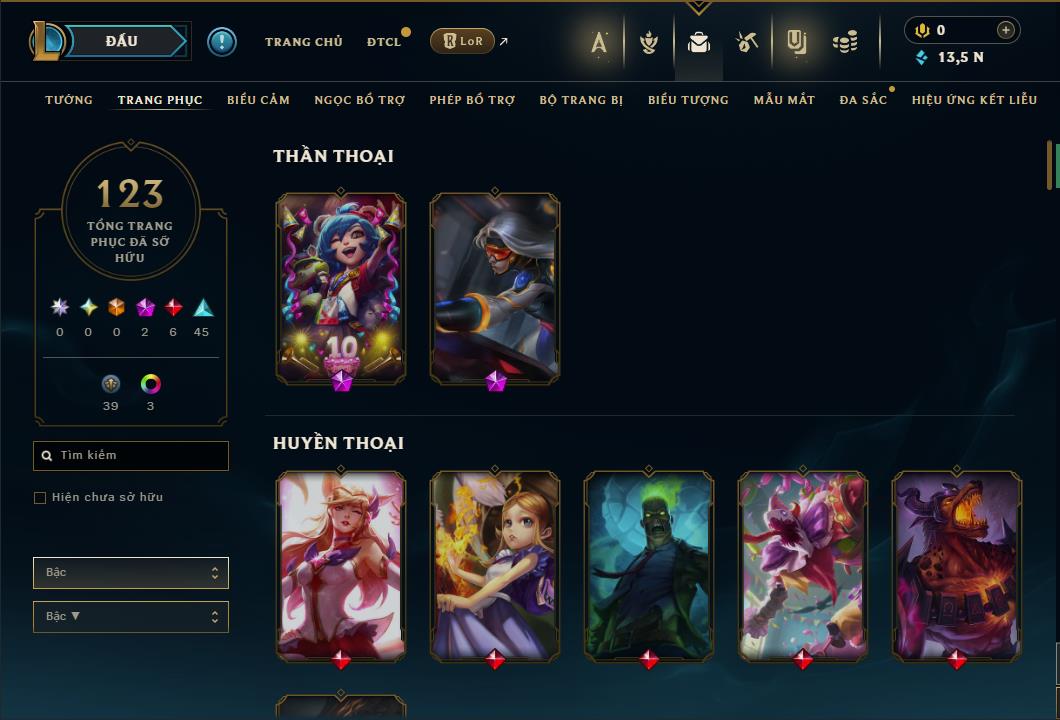The height and width of the screenshot is (720, 1060).
Task: Open the BIỂU TƯỢNG tab
Action: 688,100
